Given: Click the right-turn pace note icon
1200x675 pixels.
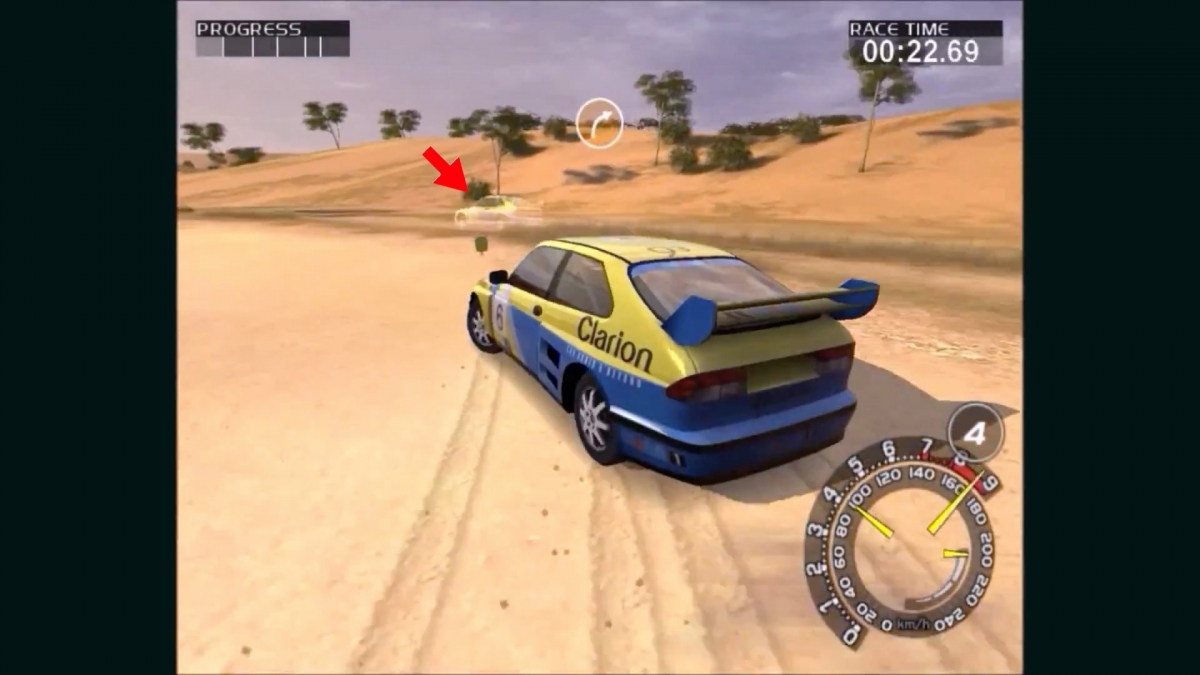Looking at the screenshot, I should click(600, 123).
